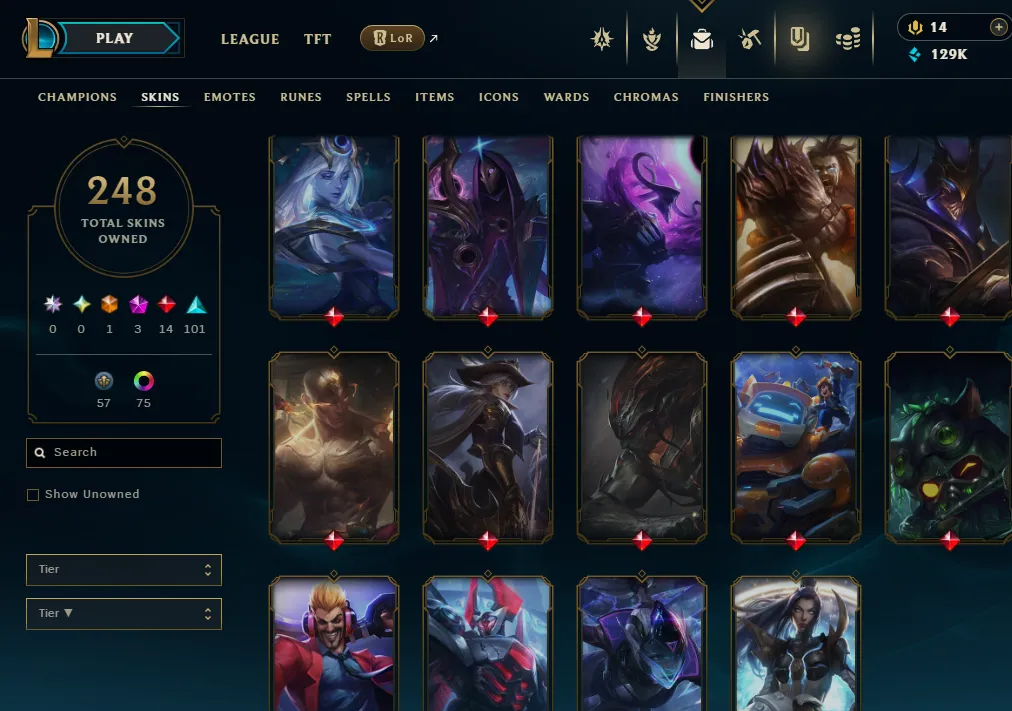Screen dimensions: 1012x711
Task: Open the Runes tab
Action: pyautogui.click(x=301, y=97)
